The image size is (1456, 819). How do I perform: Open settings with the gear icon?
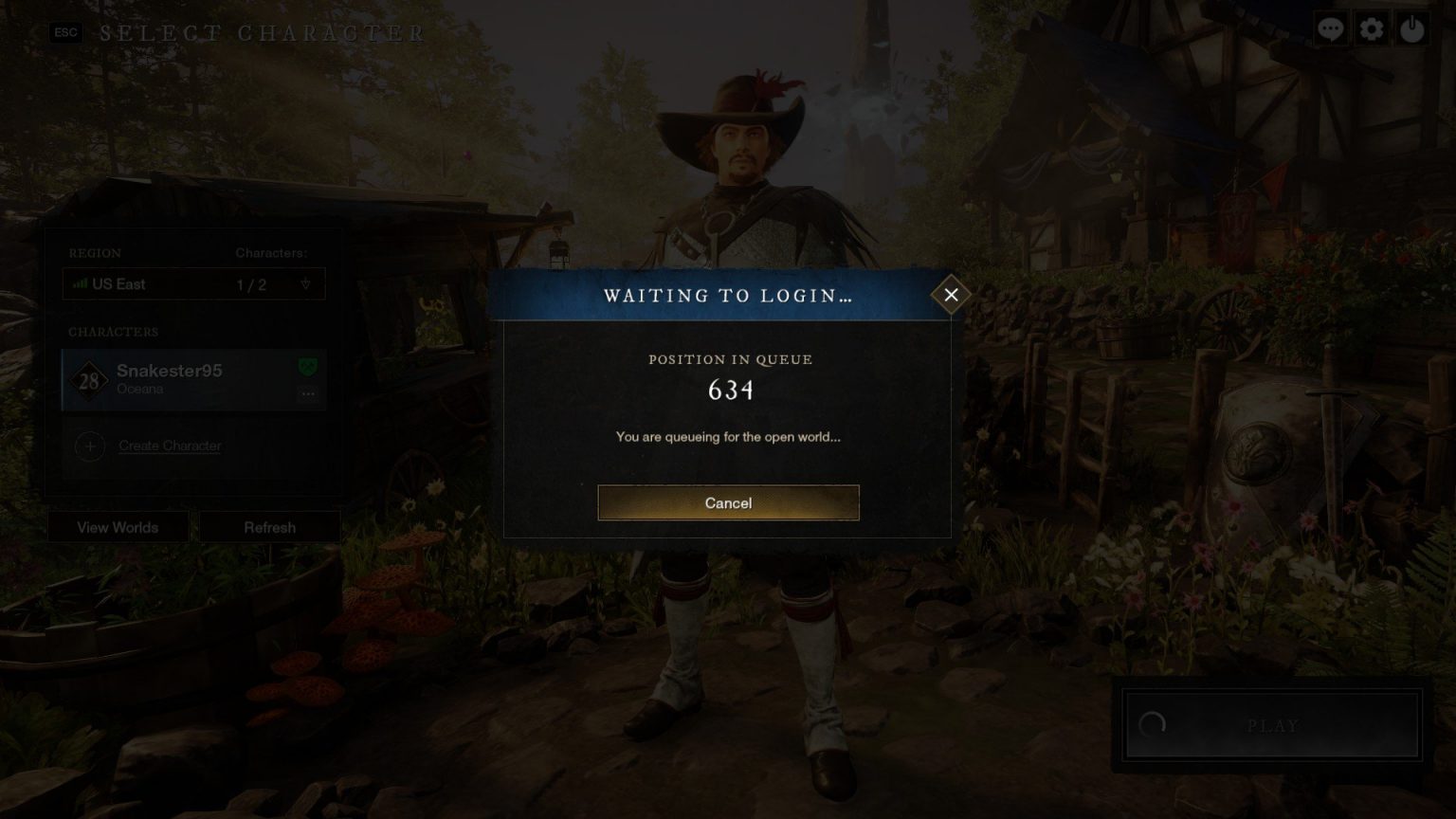click(1372, 29)
